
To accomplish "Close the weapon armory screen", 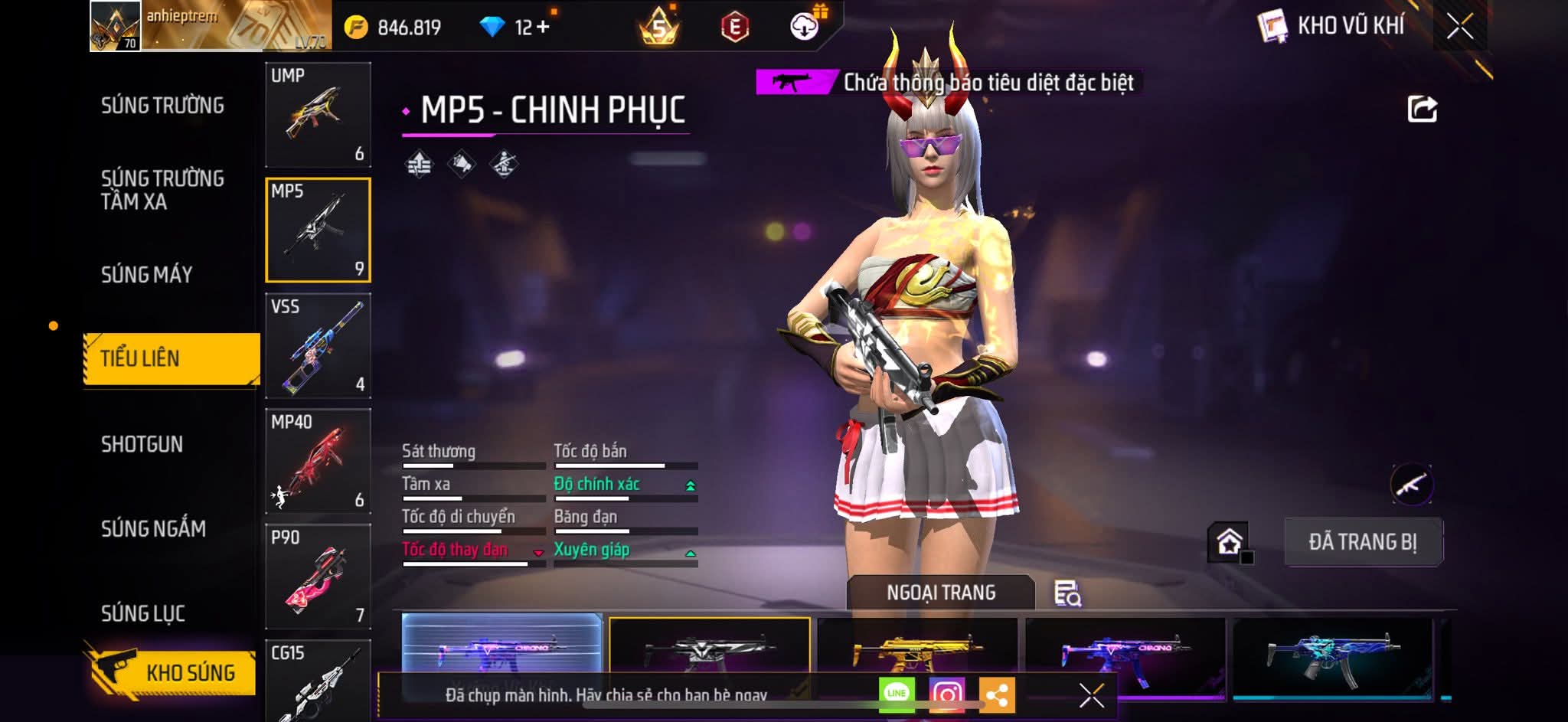I will [x=1459, y=27].
